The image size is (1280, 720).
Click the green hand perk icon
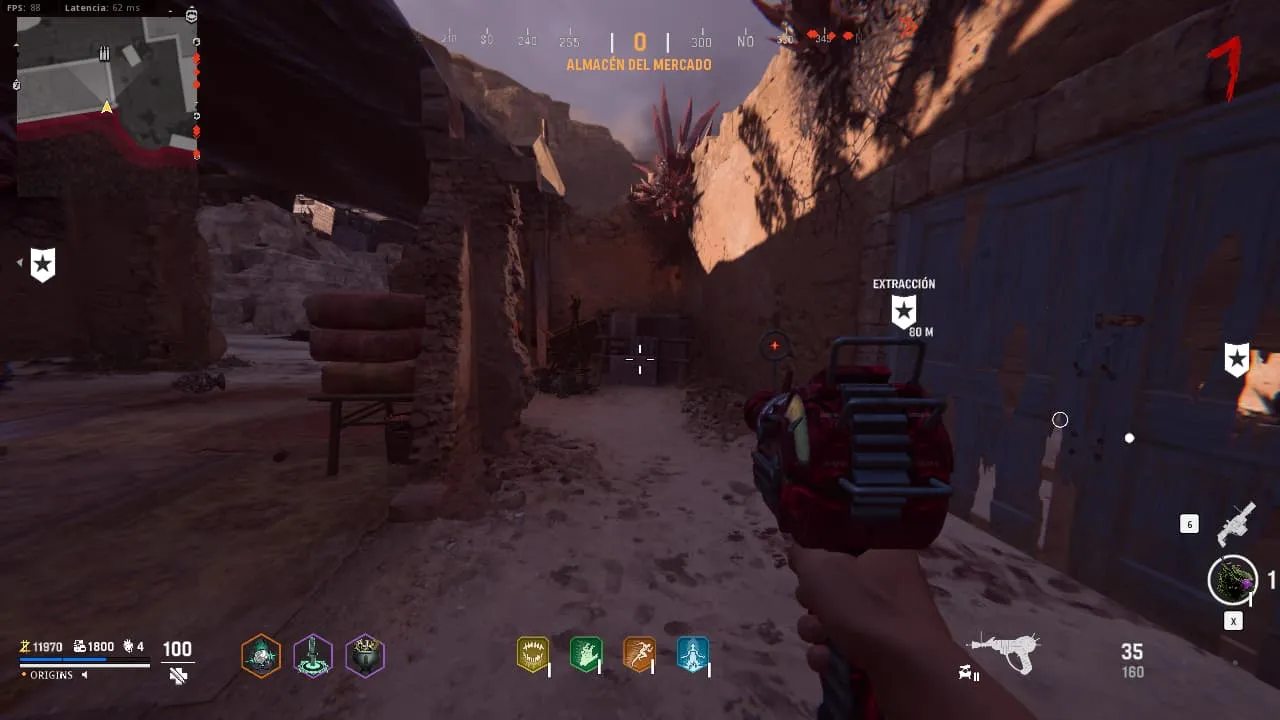[x=585, y=654]
